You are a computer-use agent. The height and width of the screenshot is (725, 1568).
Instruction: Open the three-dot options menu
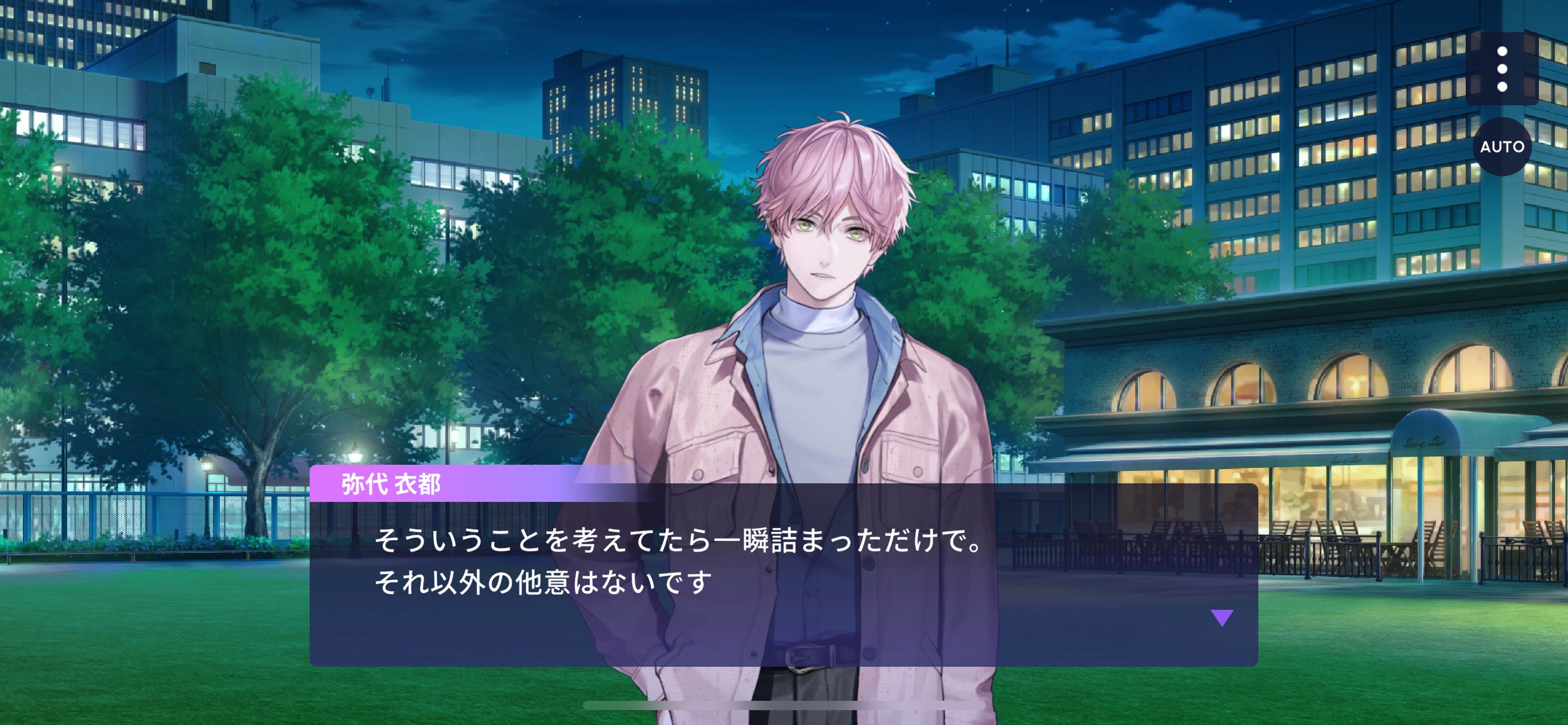(x=1502, y=69)
